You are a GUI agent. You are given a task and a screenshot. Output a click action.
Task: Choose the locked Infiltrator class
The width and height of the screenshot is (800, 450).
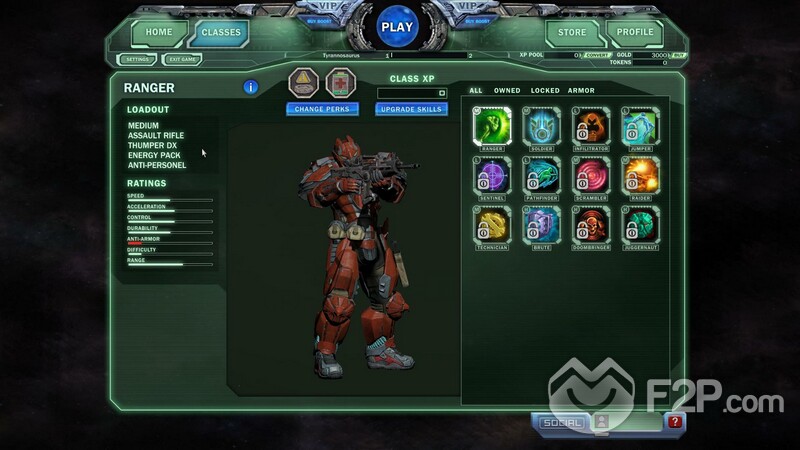[x=592, y=127]
